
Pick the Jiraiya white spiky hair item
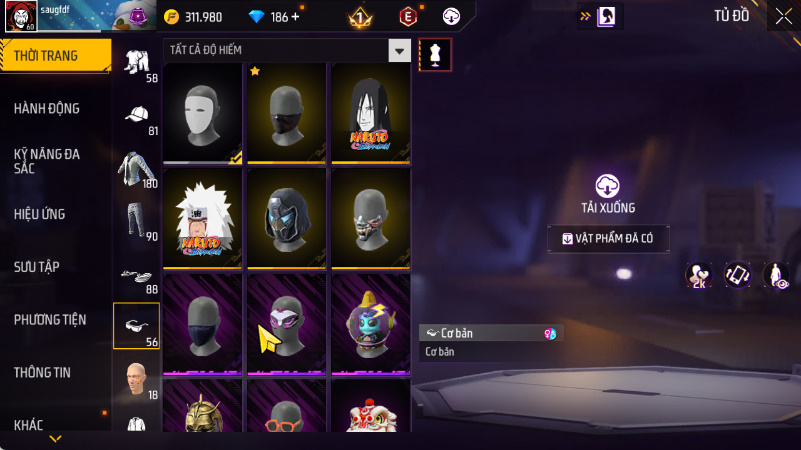[x=202, y=217]
